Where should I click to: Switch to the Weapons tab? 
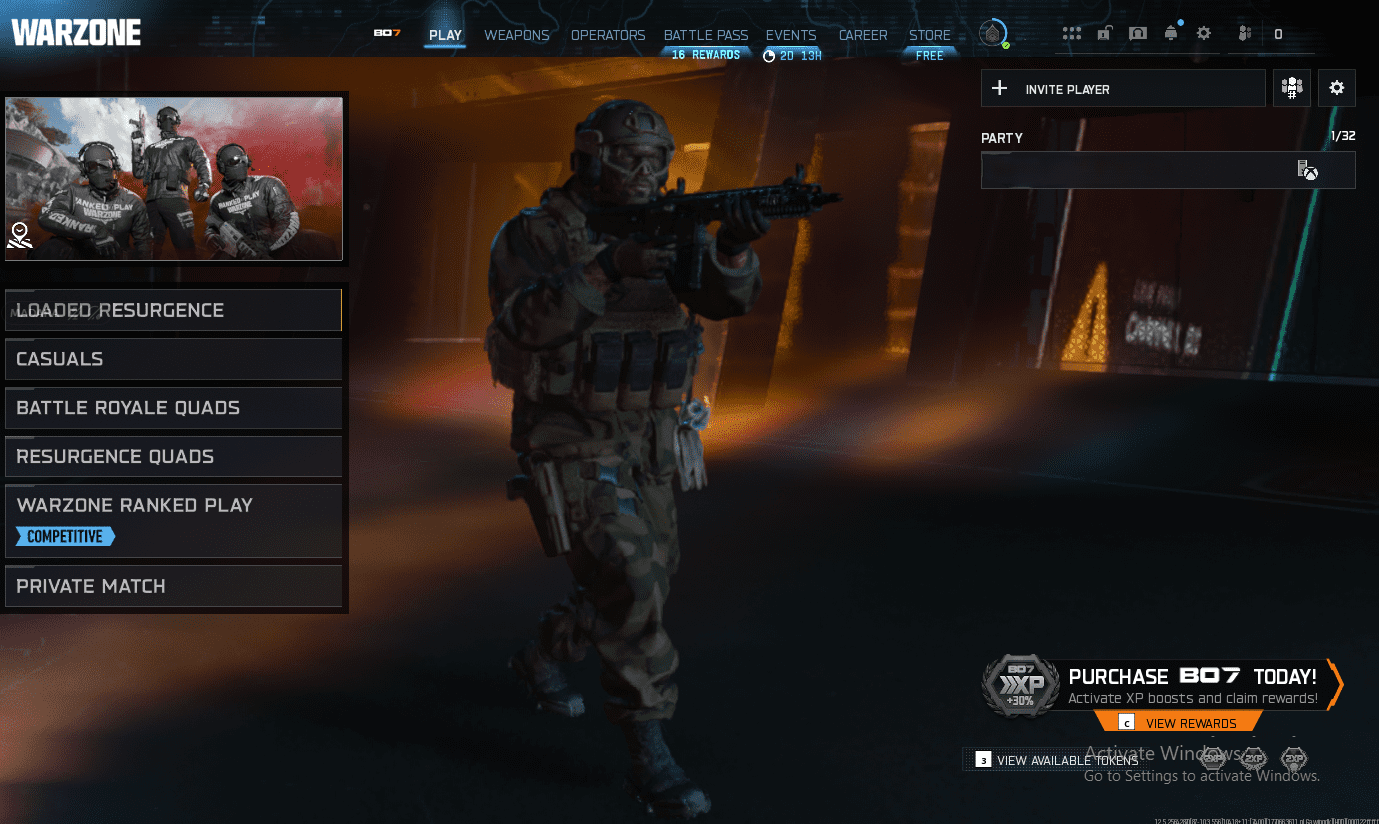(x=516, y=35)
